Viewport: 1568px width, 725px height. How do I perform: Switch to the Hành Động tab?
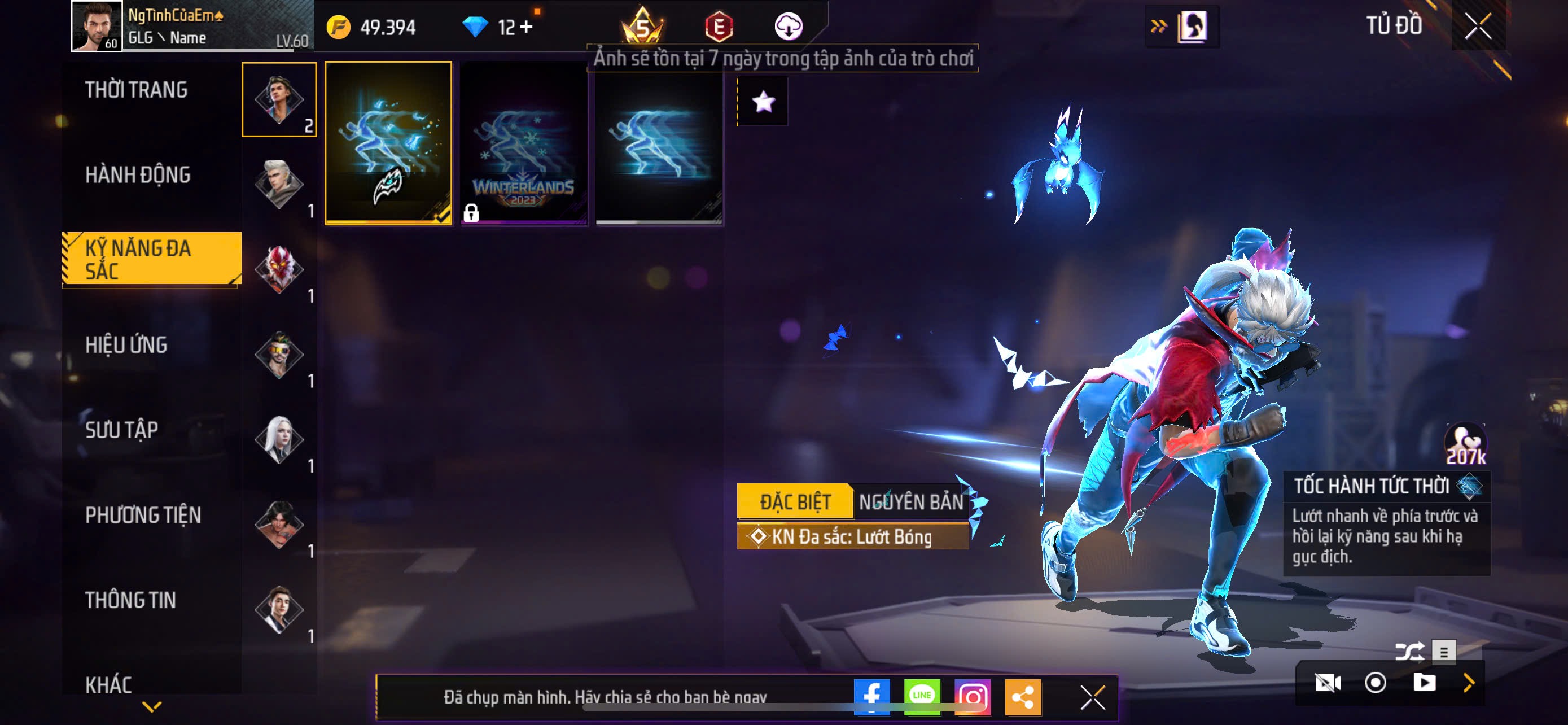coord(138,175)
